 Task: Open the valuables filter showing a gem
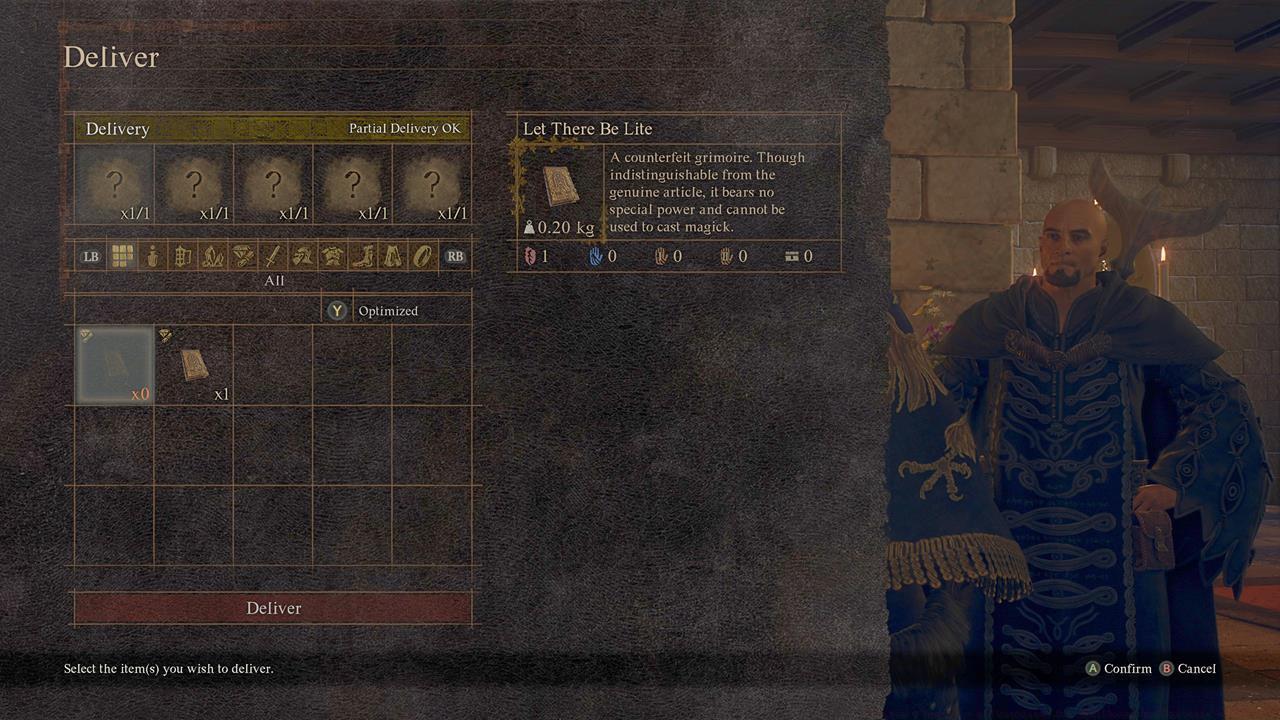click(x=243, y=257)
